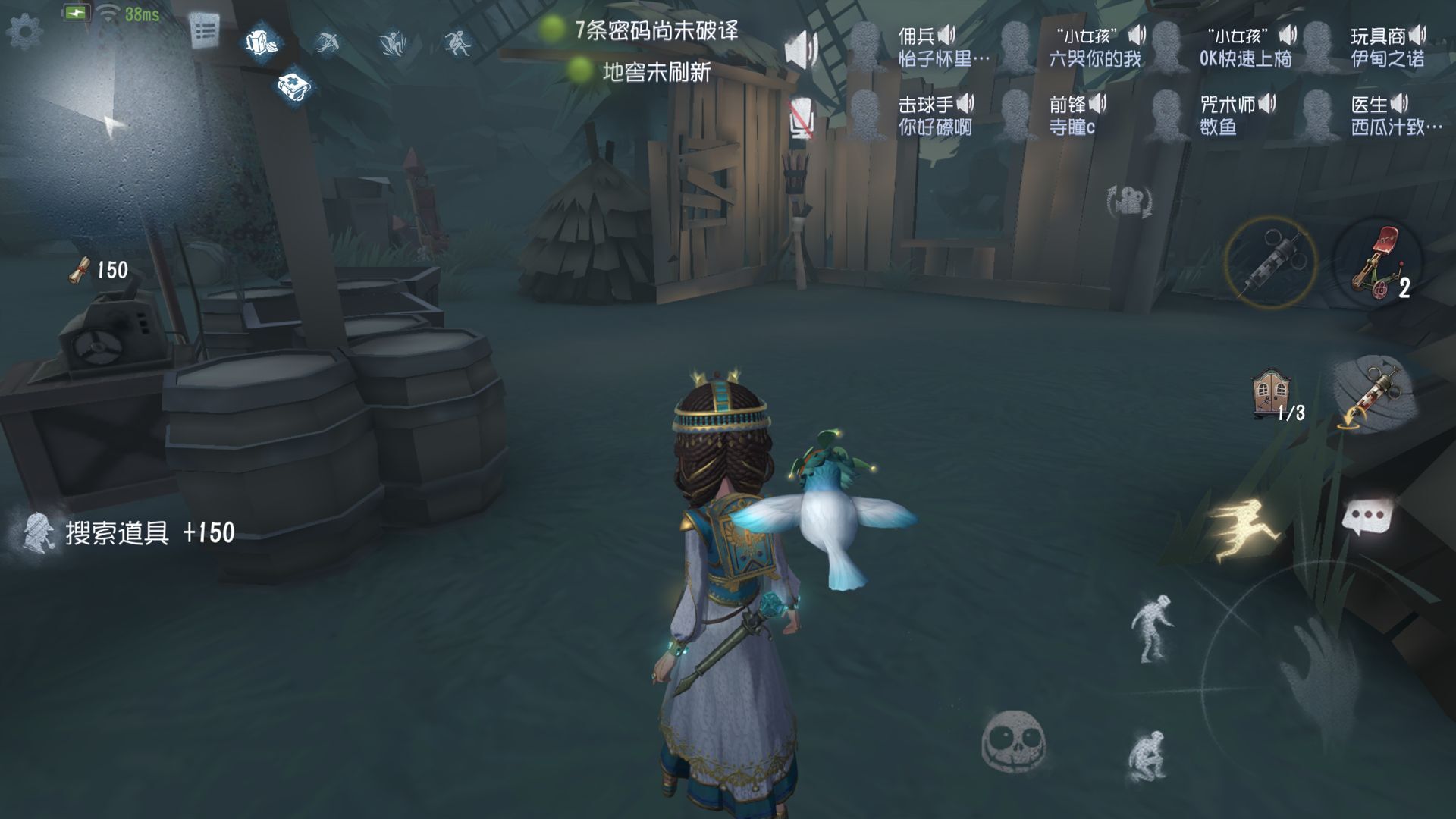Use the syringe item in the gold ring
The height and width of the screenshot is (819, 1456).
click(1270, 262)
